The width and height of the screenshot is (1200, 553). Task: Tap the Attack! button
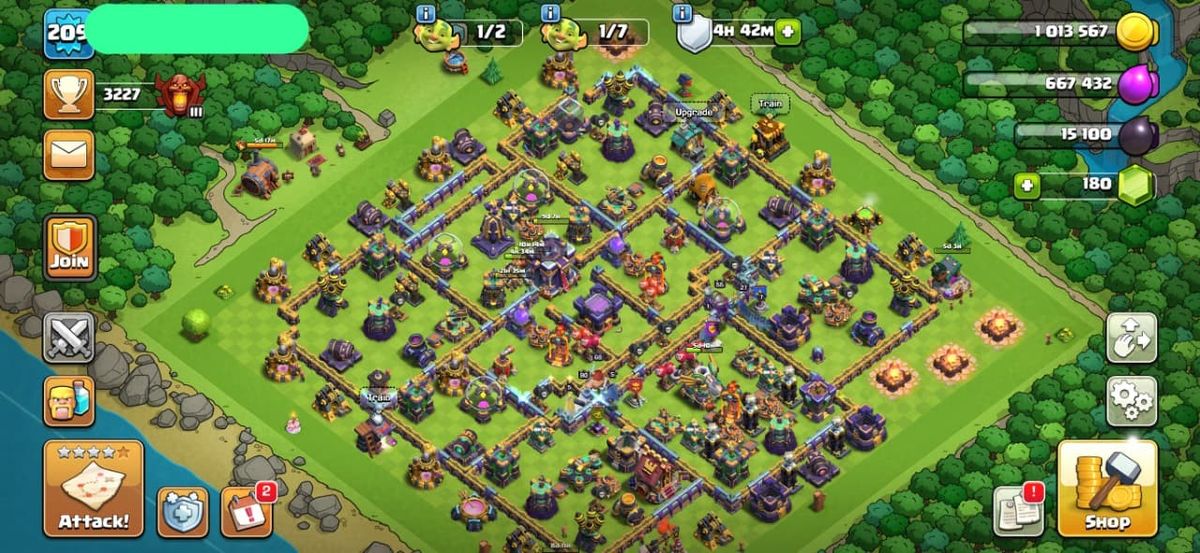[93, 489]
